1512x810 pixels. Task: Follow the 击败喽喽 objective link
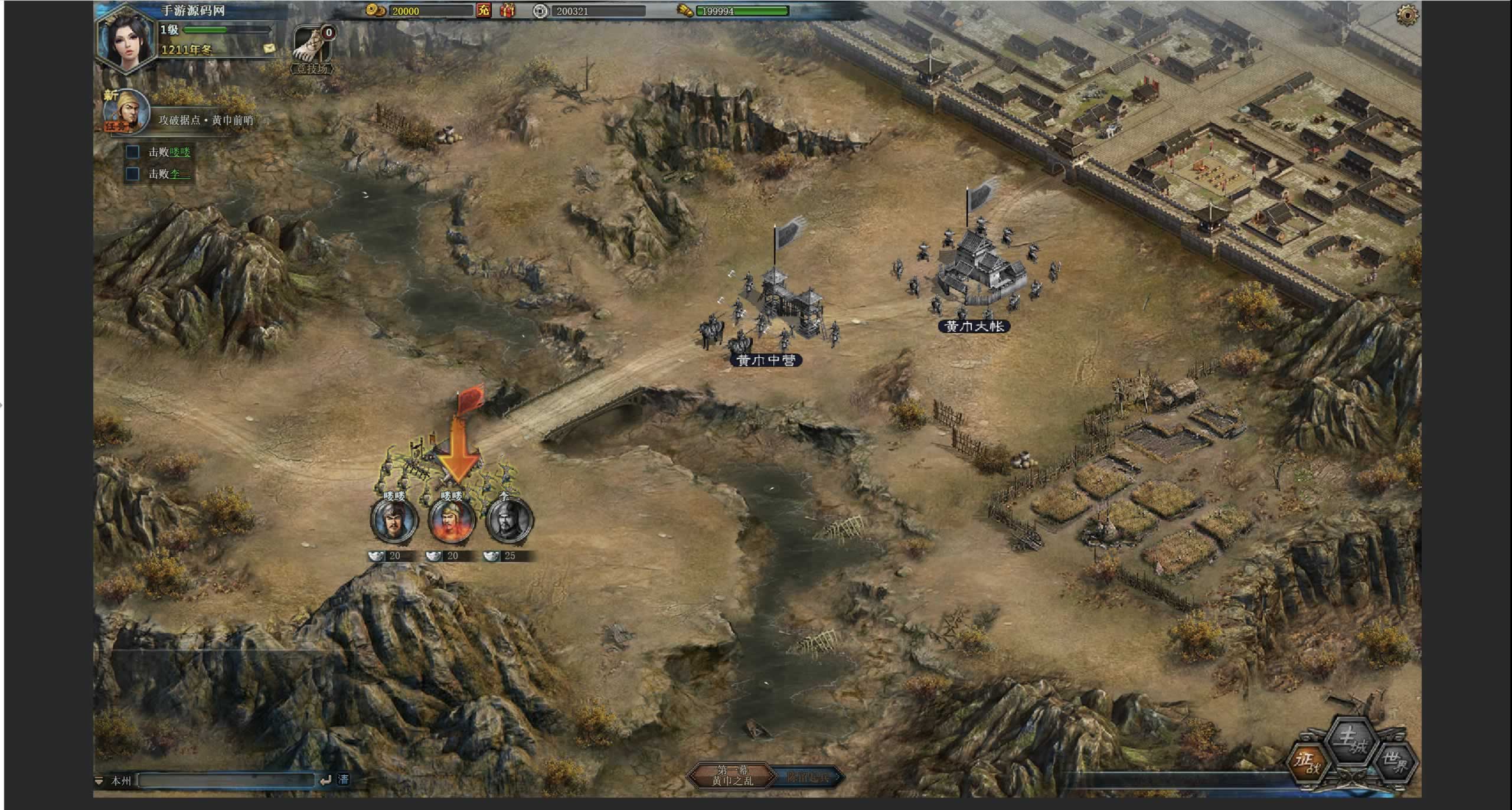click(x=179, y=152)
